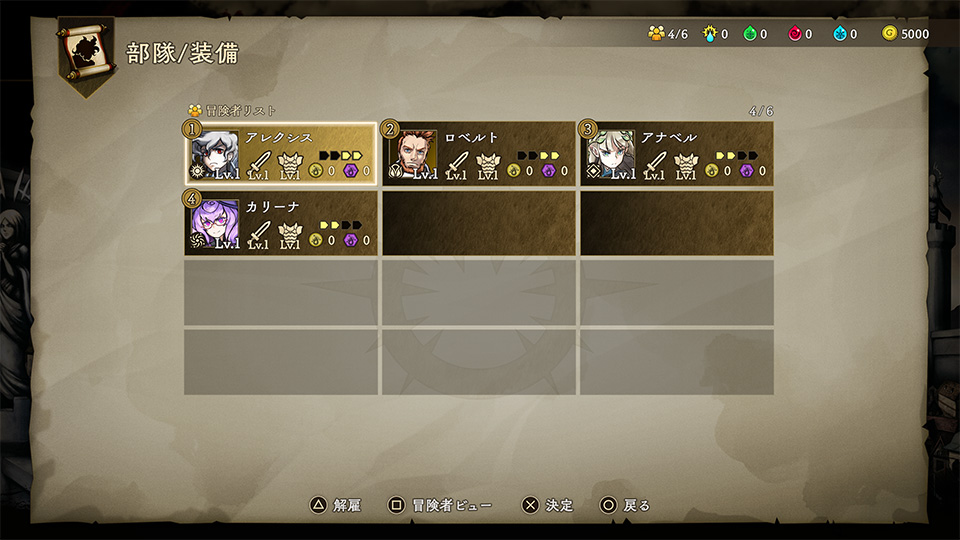Choose adventurer ロベルト card
Viewport: 960px width, 540px height.
(478, 154)
